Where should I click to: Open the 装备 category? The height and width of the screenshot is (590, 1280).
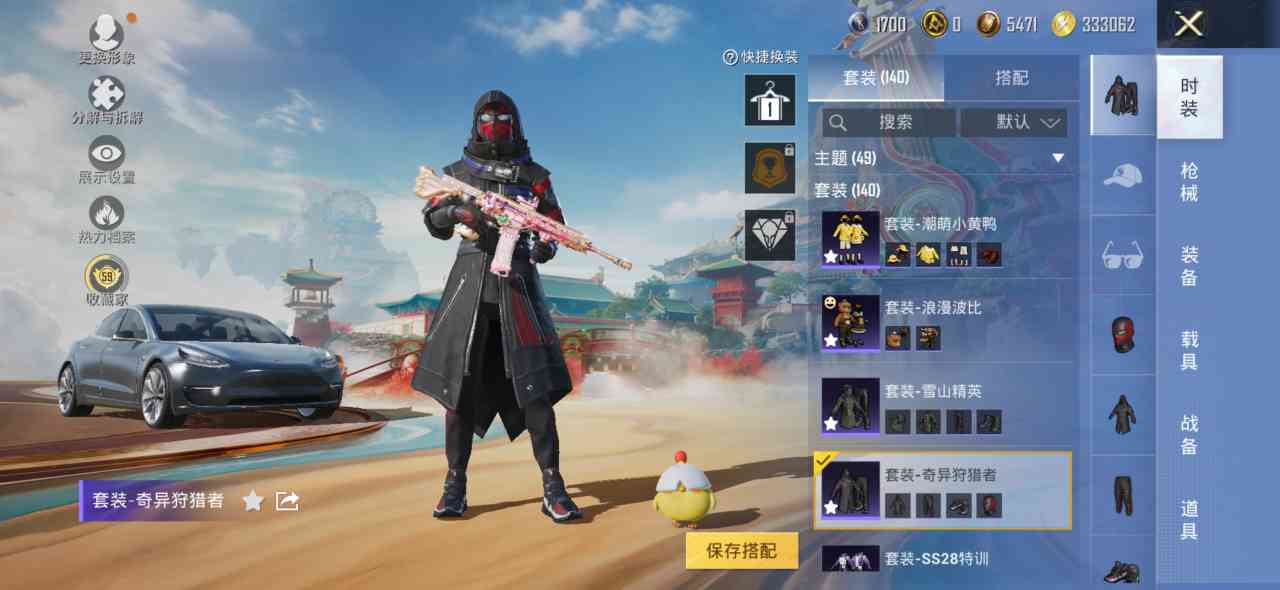1189,266
